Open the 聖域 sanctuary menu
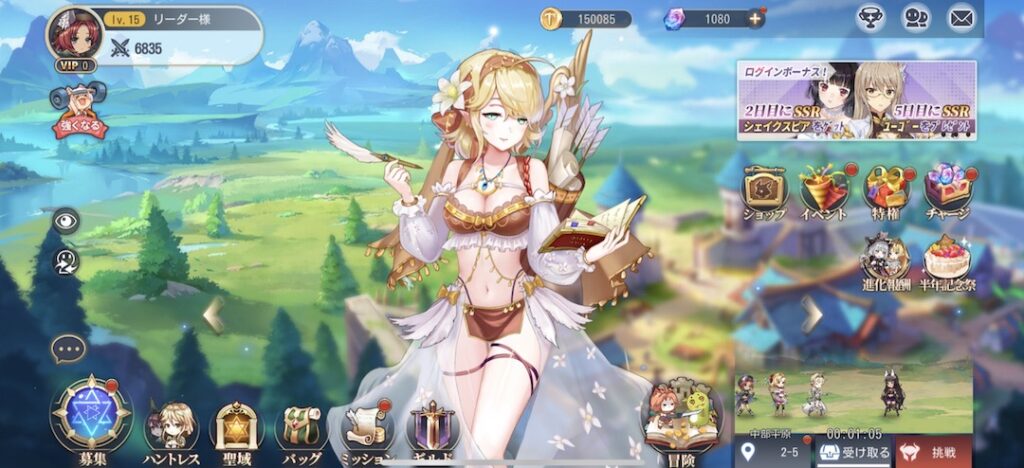The image size is (1024, 468). tap(237, 428)
